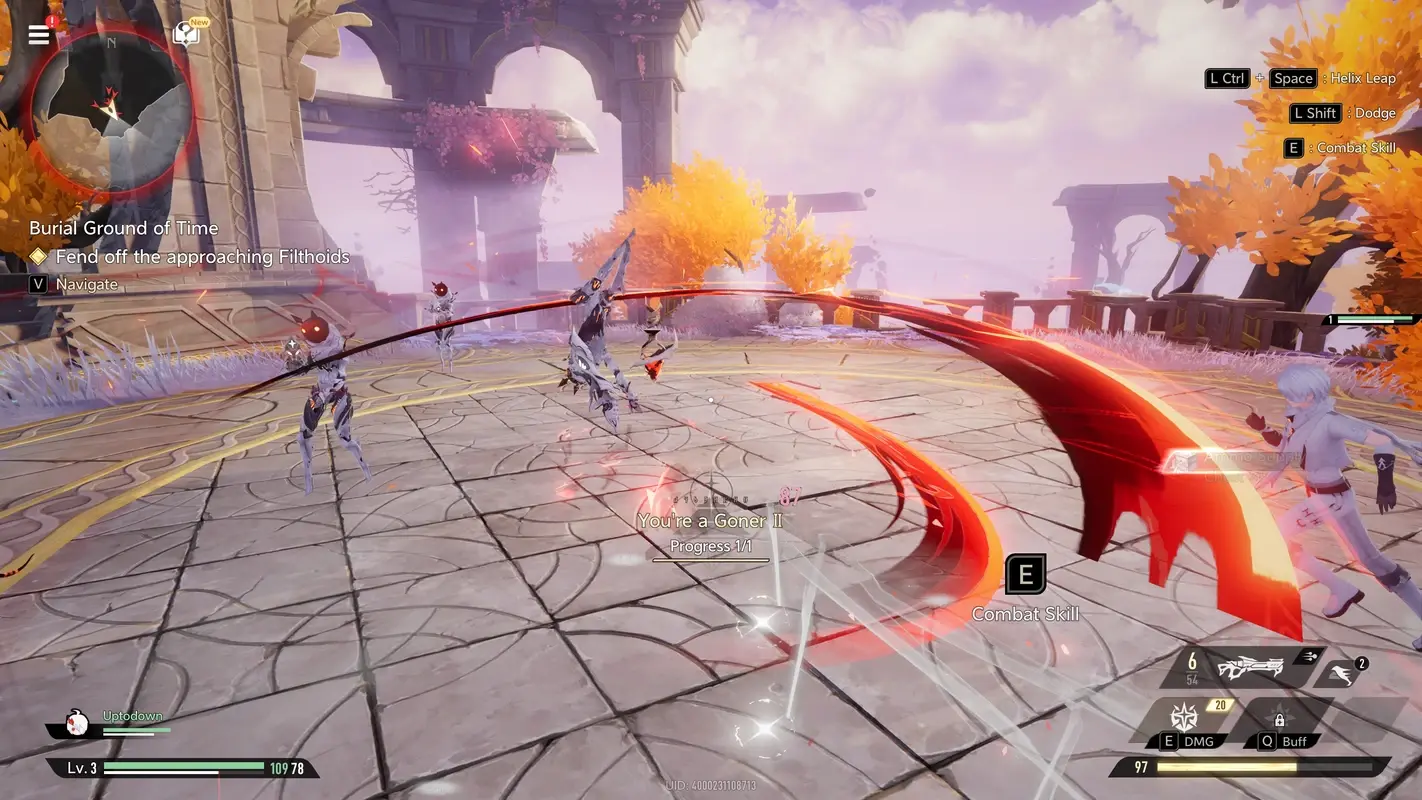Screen dimensions: 1422x800
Task: Click the You're a Goner II progress text
Action: [711, 520]
